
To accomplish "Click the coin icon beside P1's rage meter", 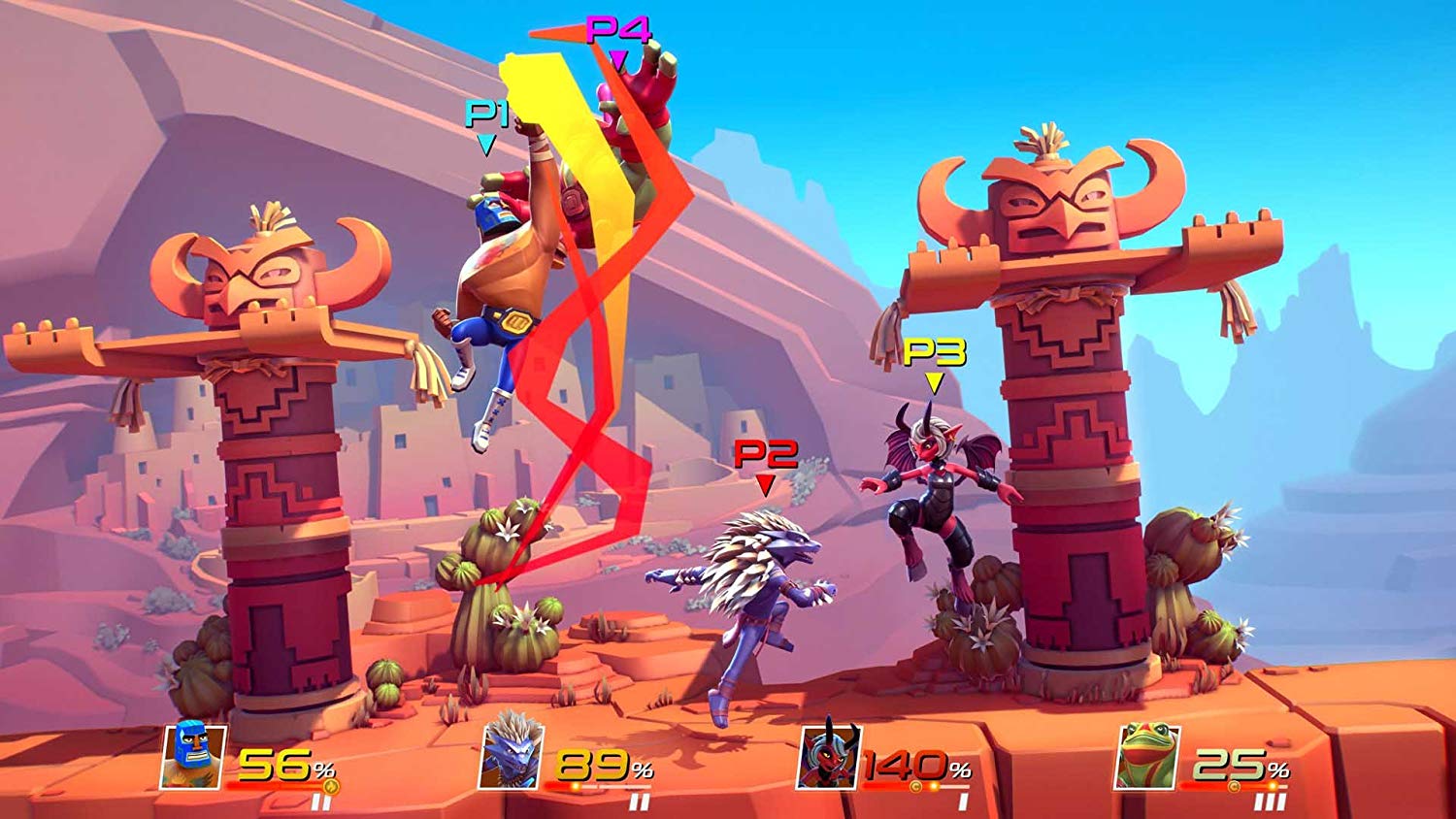I will [x=329, y=786].
